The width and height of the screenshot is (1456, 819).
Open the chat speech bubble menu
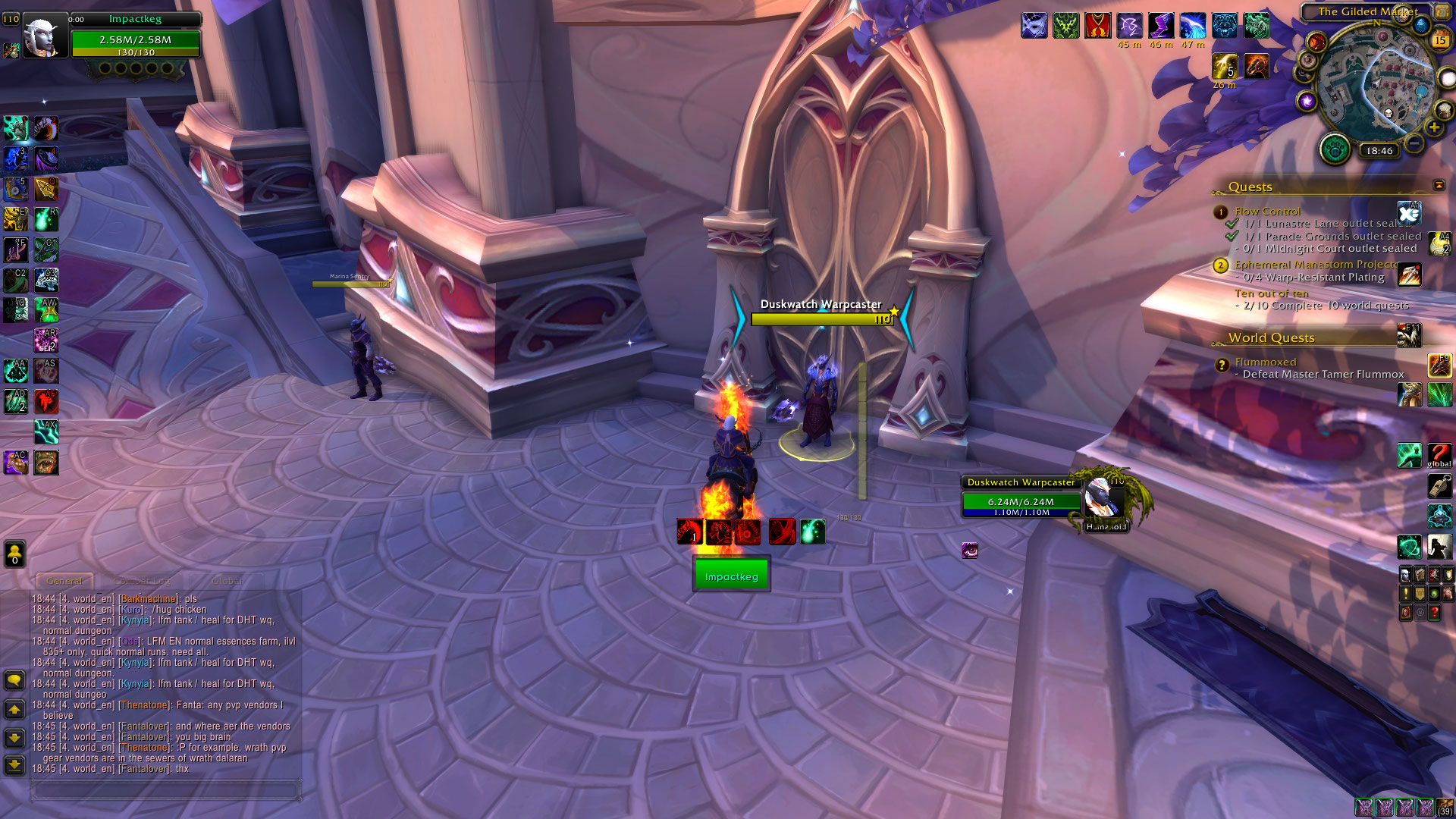14,680
